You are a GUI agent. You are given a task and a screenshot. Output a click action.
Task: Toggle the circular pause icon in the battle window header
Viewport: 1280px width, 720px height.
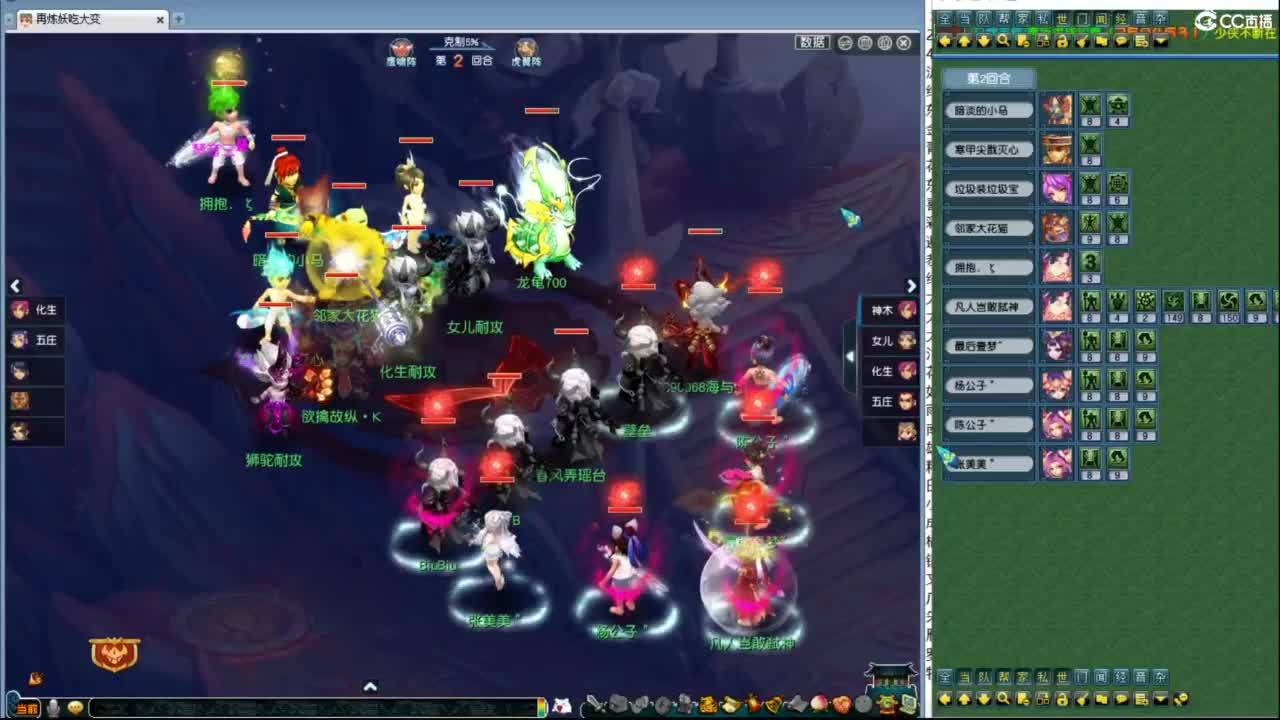(x=866, y=43)
